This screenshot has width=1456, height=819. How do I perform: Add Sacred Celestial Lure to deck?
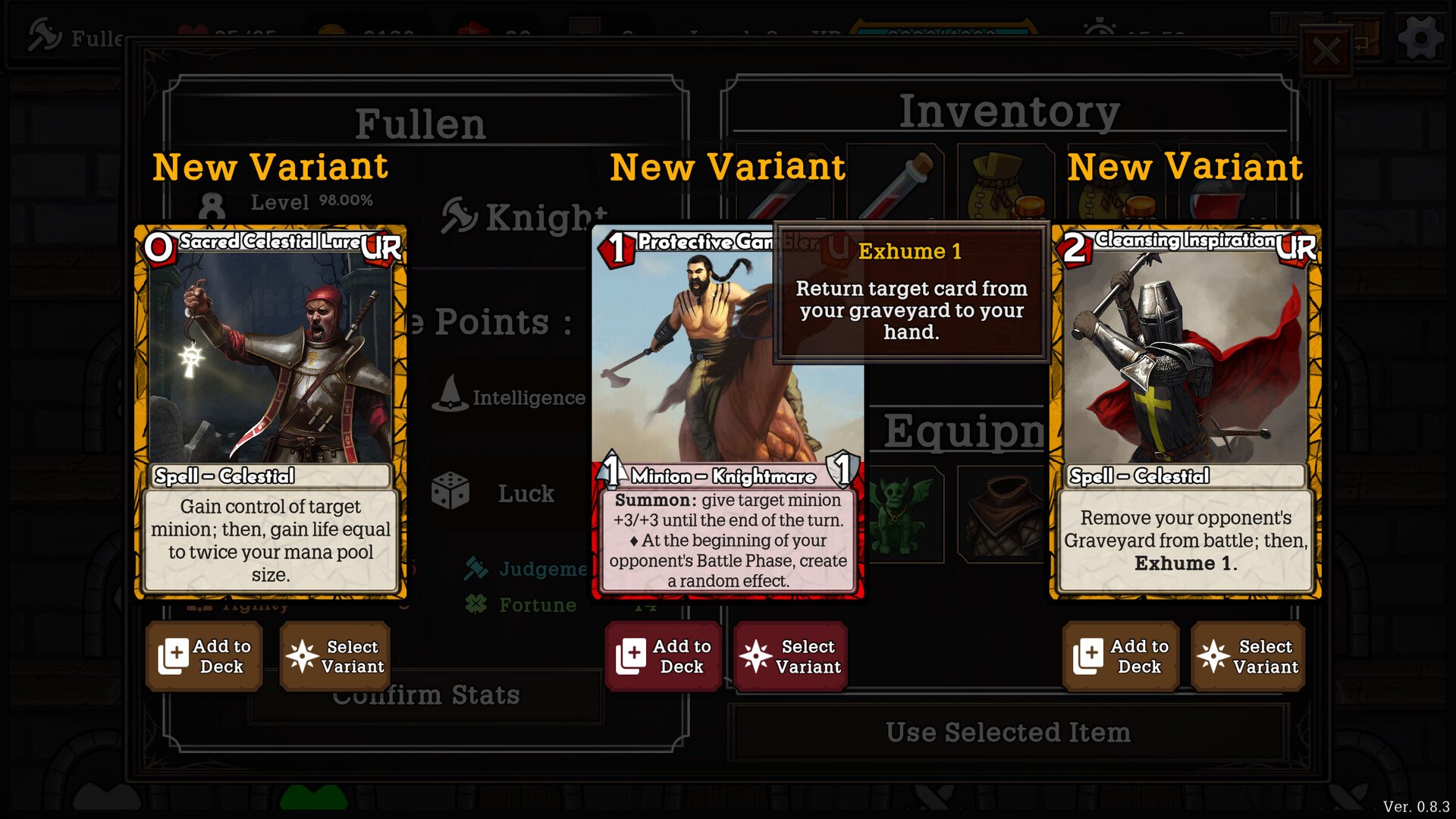[204, 657]
